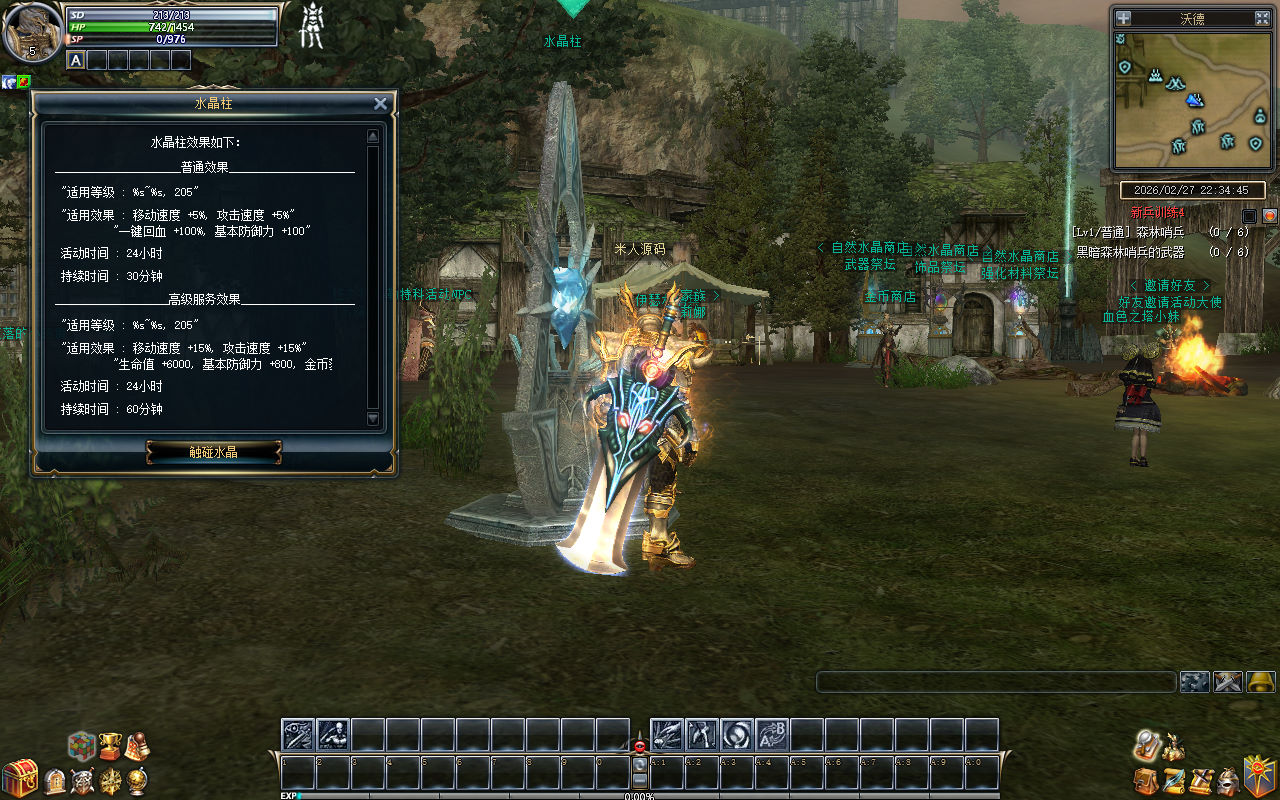Expand the minimap with the arrows button
The height and width of the screenshot is (800, 1280).
(1262, 18)
